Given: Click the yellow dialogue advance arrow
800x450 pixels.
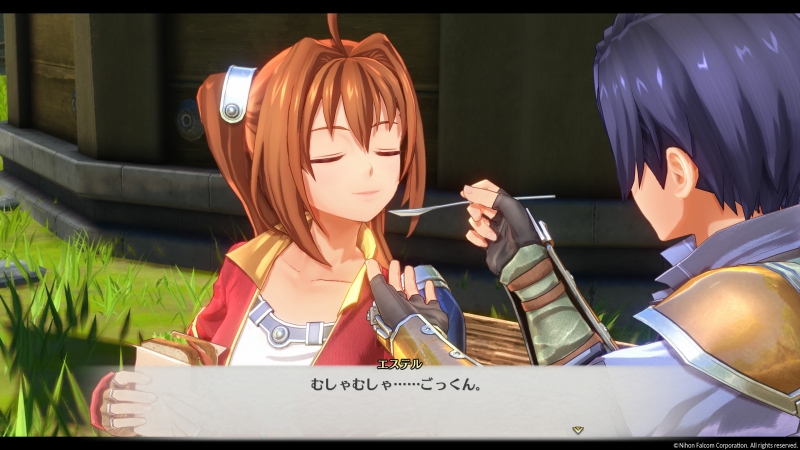Looking at the screenshot, I should 577,429.
